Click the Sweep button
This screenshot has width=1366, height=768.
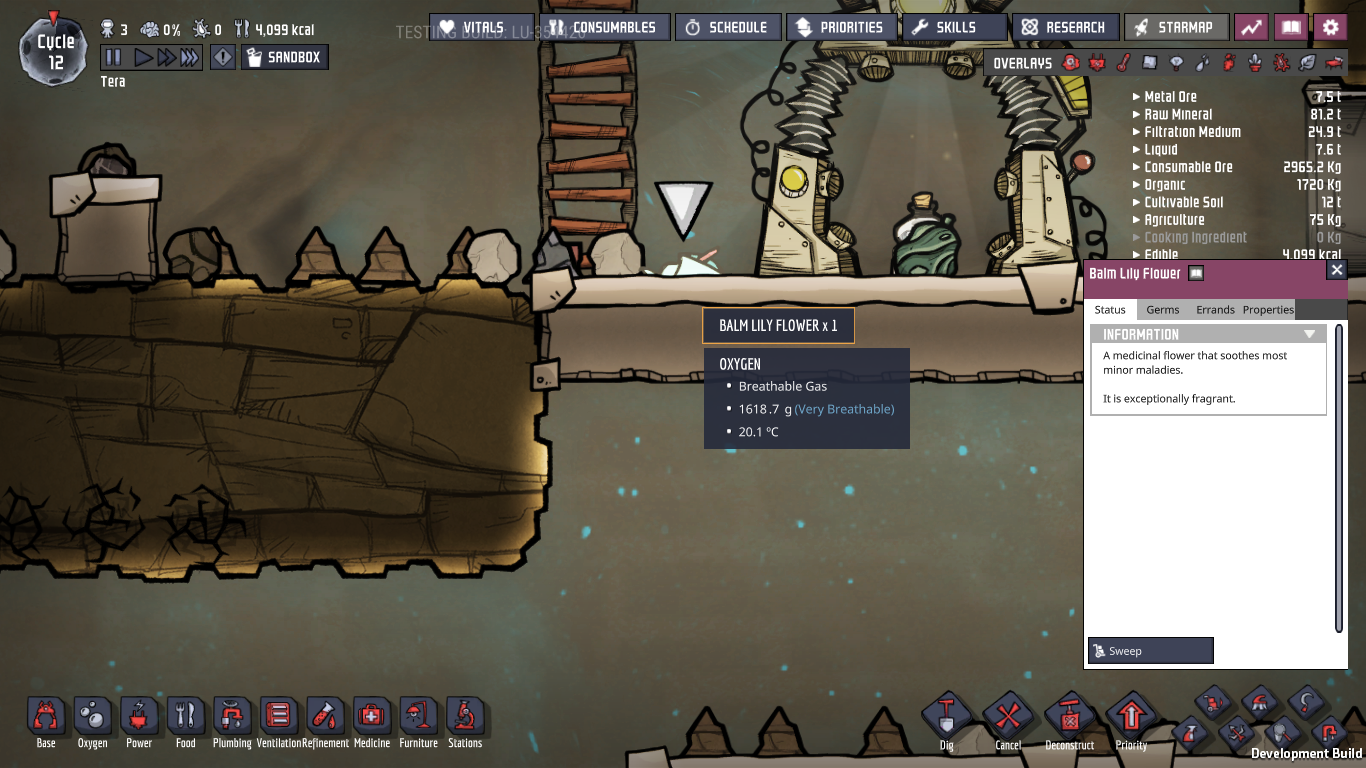click(x=1150, y=651)
